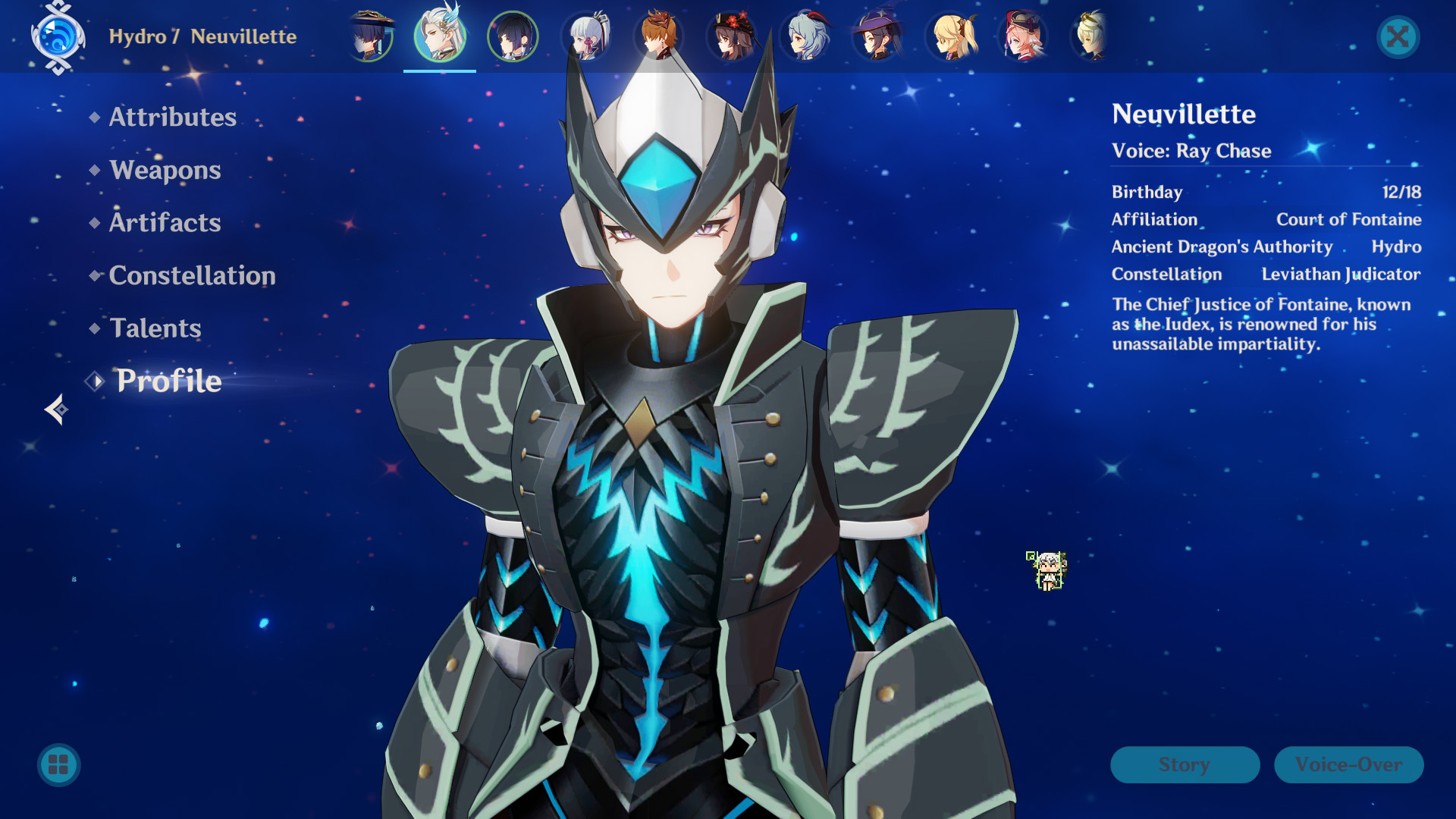
Task: Switch to Ayaka's character portrait
Action: point(585,36)
